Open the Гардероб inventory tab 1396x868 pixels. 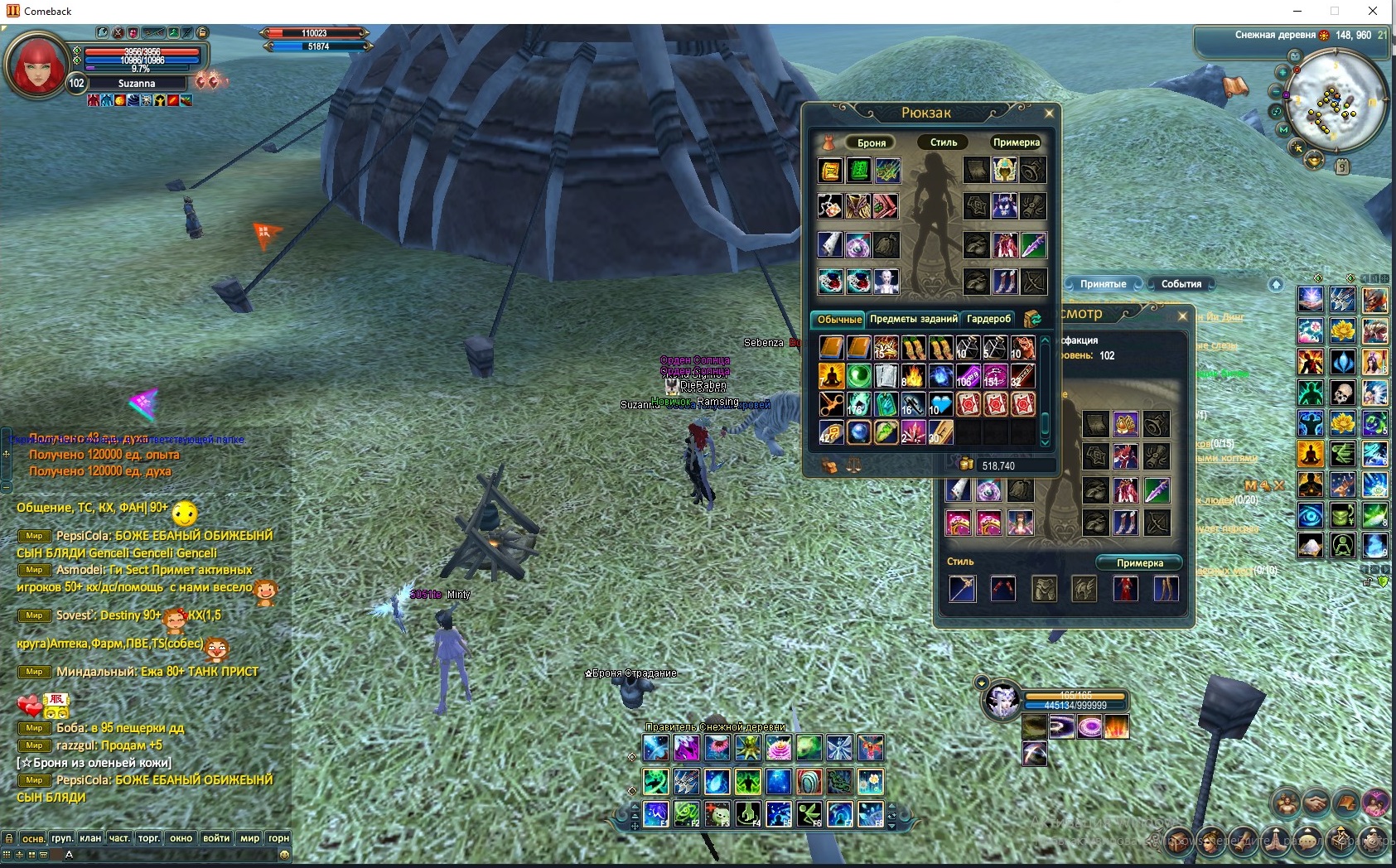click(x=988, y=319)
